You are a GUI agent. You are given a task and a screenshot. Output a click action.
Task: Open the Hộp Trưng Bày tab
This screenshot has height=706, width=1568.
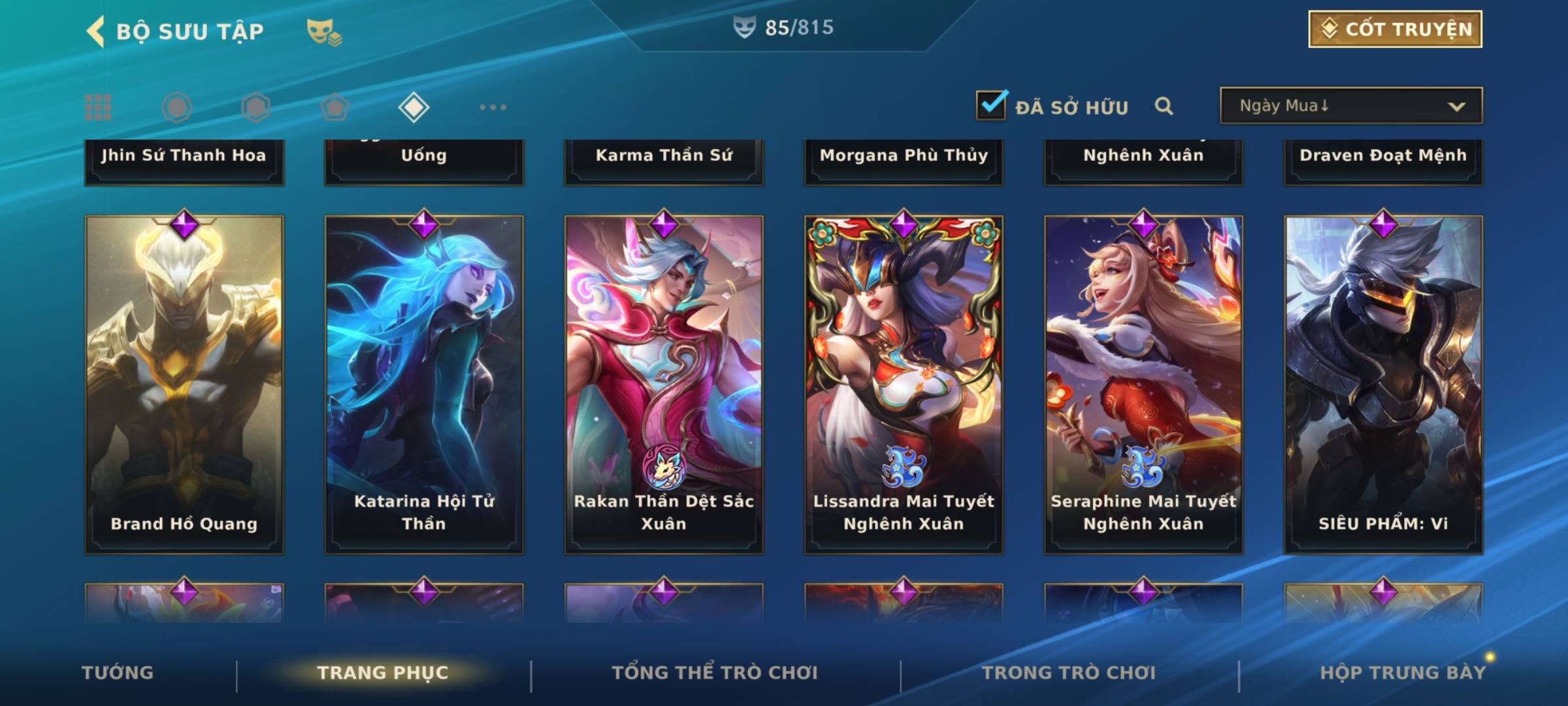click(1403, 673)
